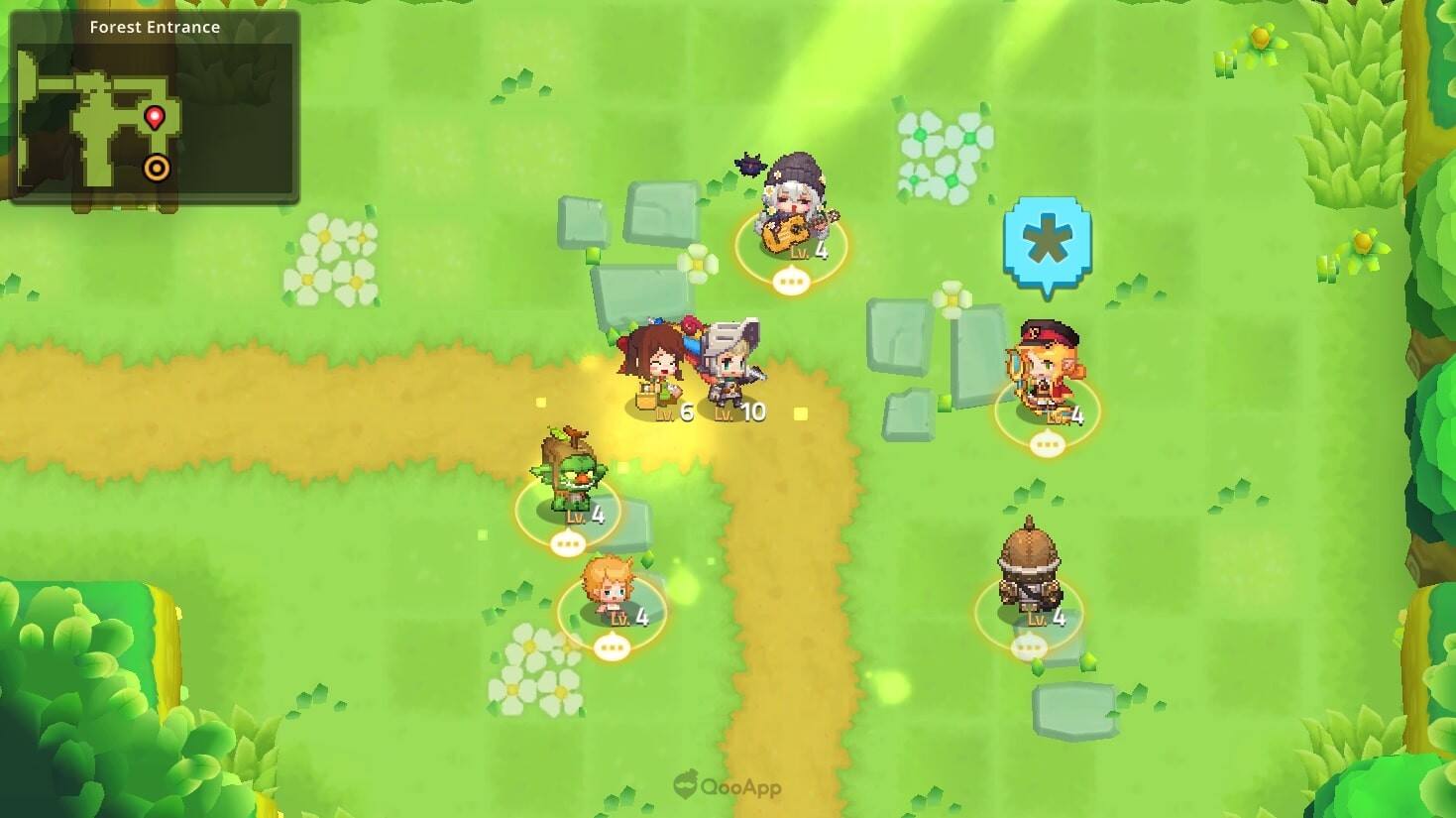Select the orange target marker on the minimap
The image size is (1456, 818).
tap(157, 170)
